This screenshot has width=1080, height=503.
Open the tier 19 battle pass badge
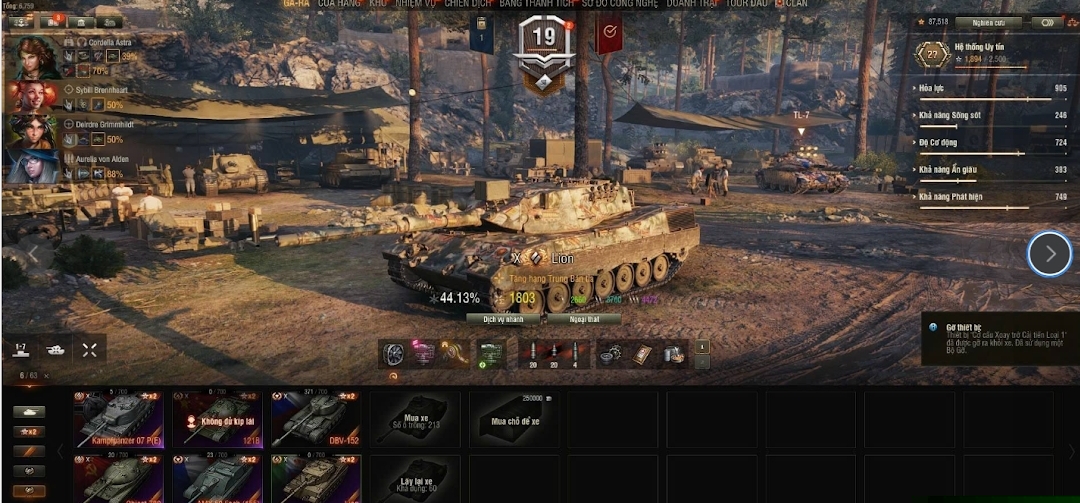(544, 50)
